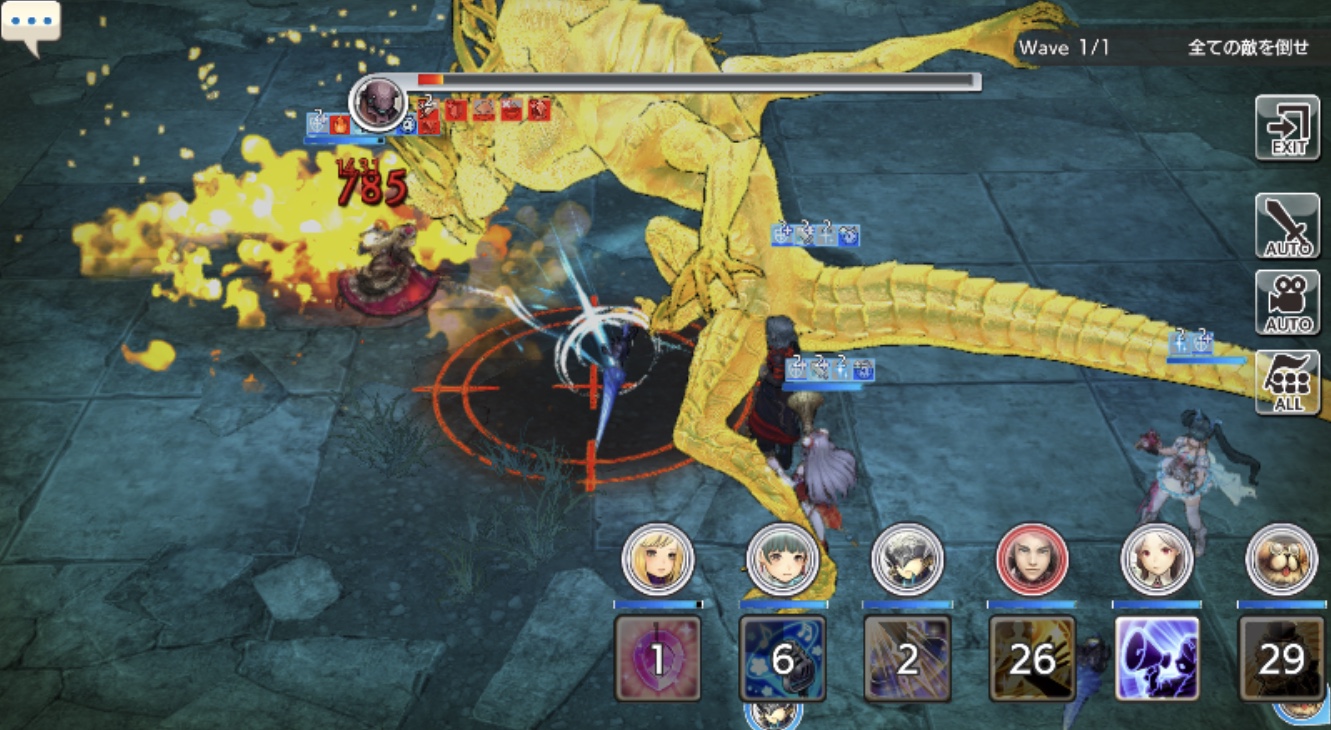Pick the silver-haired character portrait
This screenshot has height=730, width=1331.
pyautogui.click(x=907, y=559)
